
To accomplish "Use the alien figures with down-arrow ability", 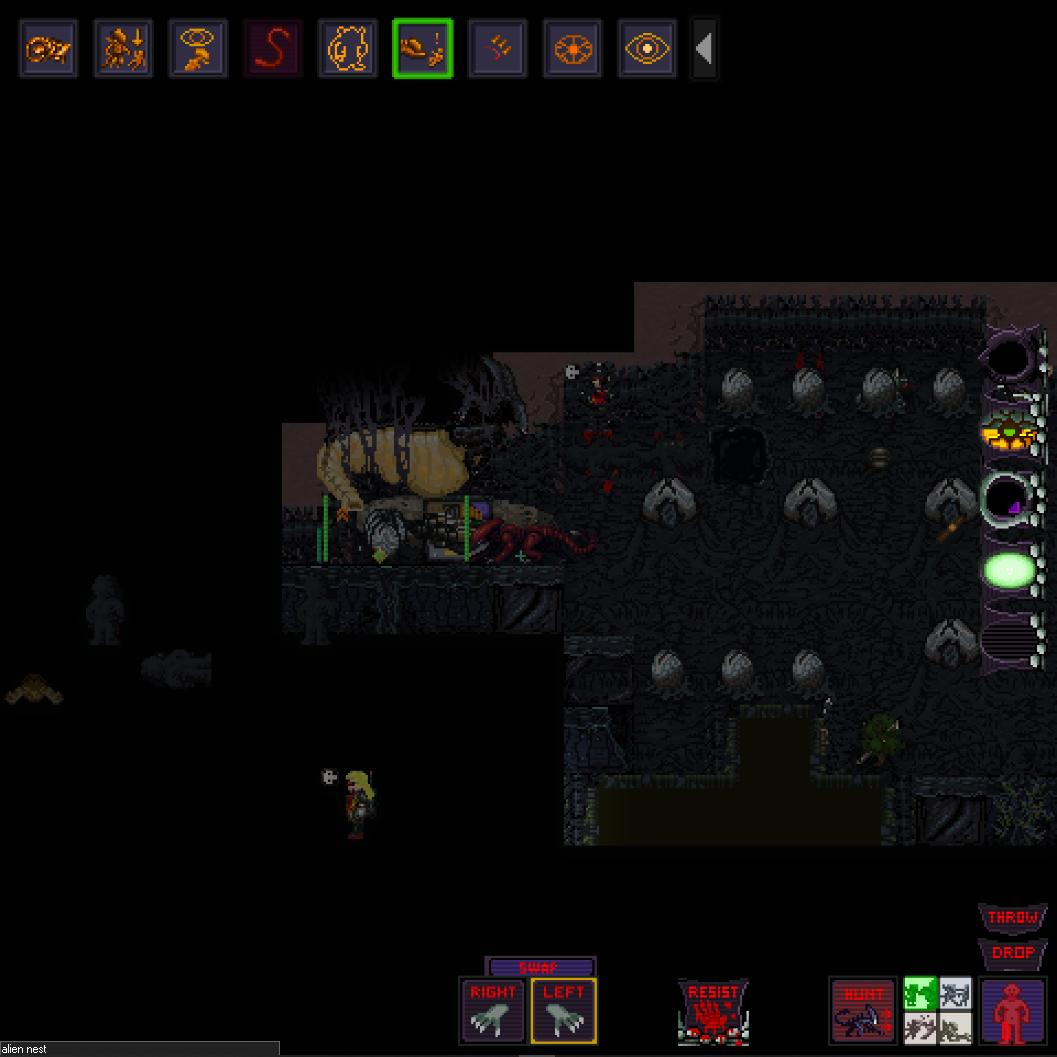I will 123,49.
